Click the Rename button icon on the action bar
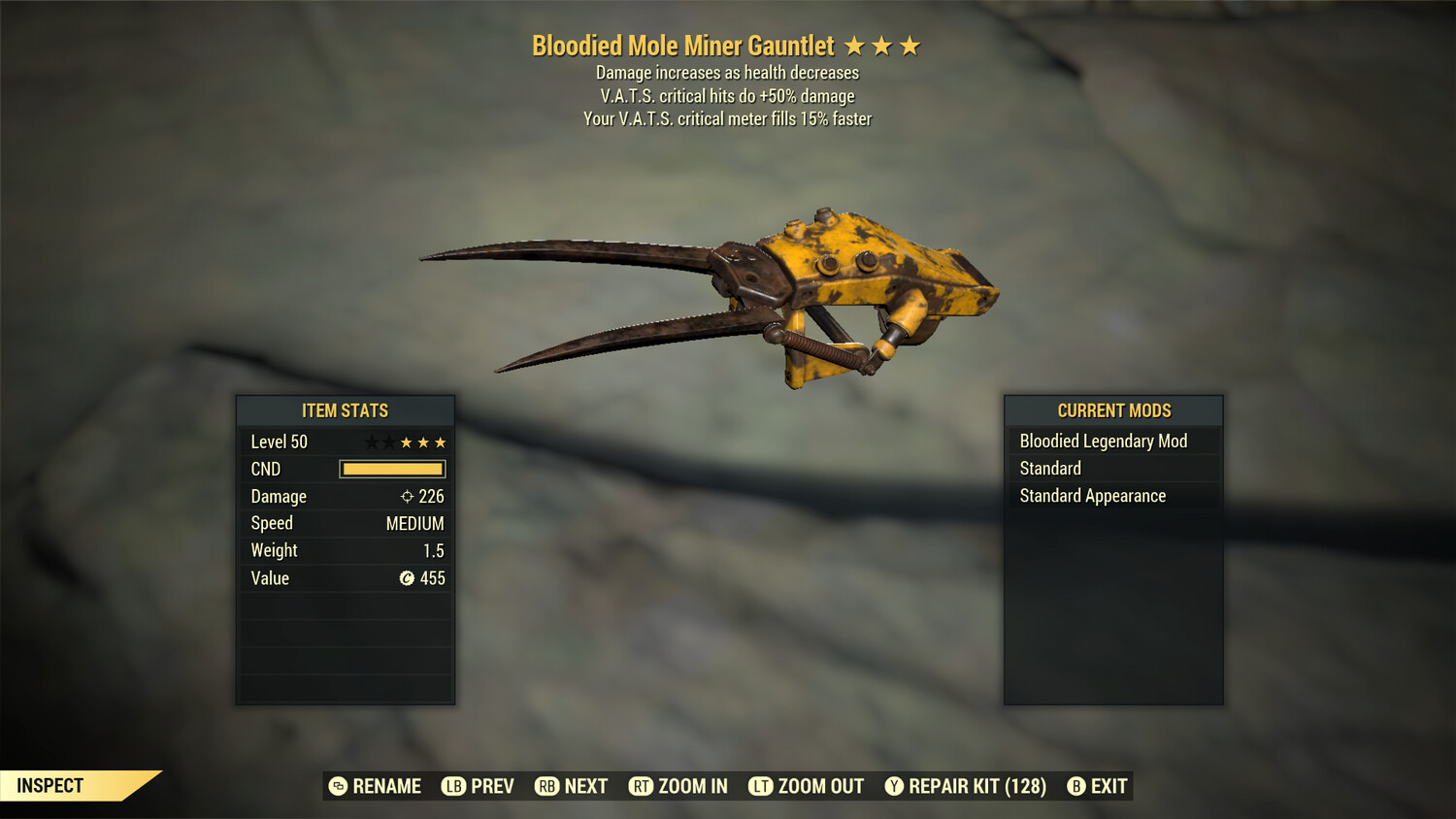Viewport: 1456px width, 819px height. coord(338,786)
